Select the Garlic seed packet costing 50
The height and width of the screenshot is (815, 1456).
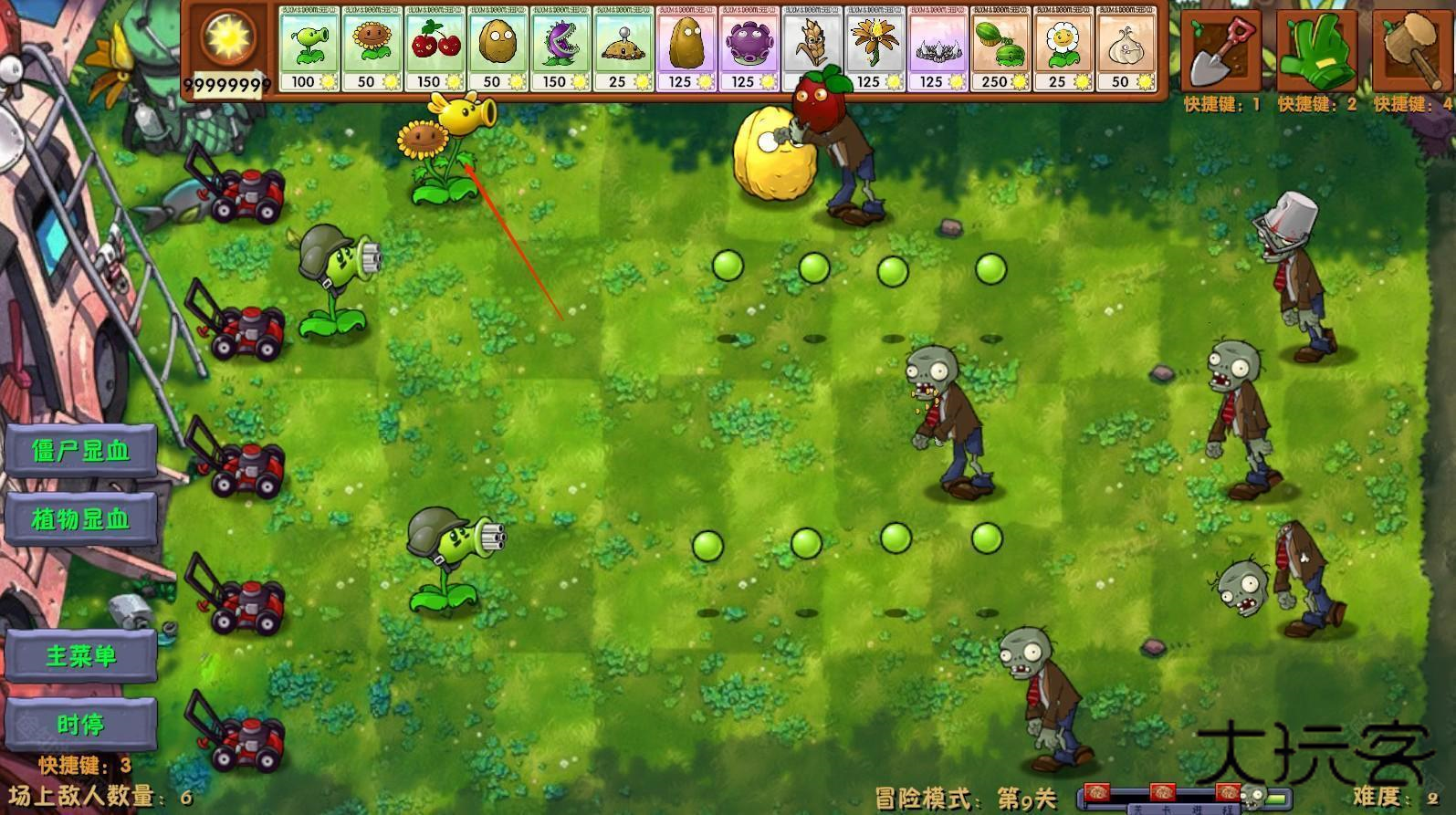tap(1124, 50)
